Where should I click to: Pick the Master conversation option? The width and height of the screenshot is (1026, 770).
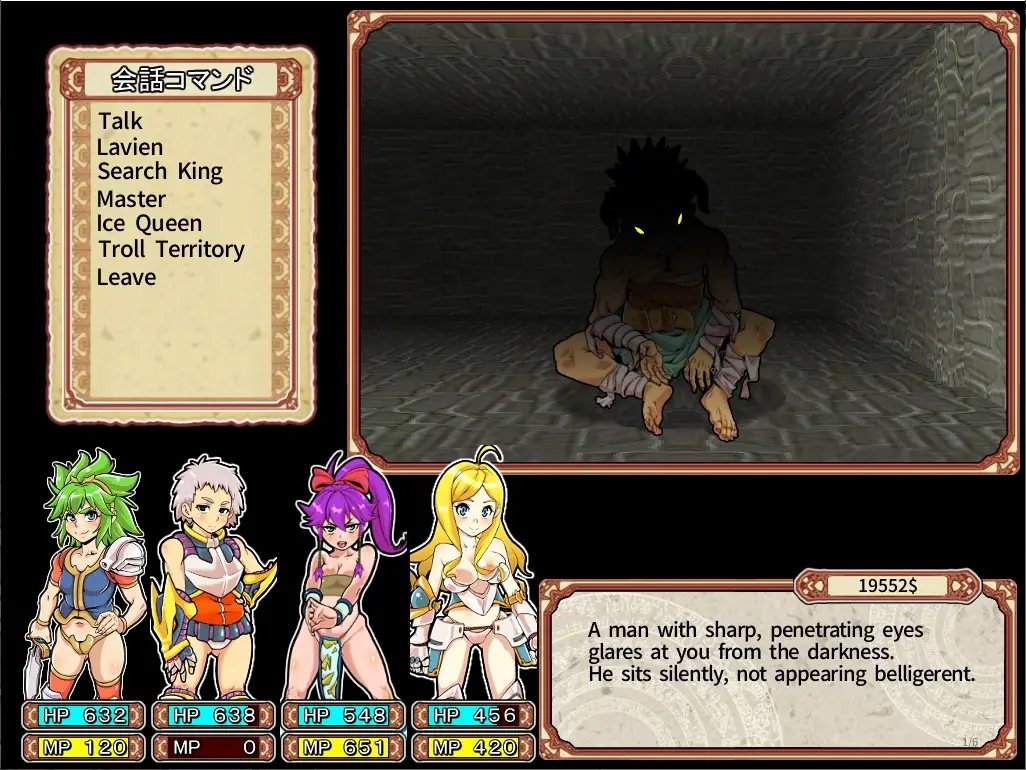tap(131, 199)
